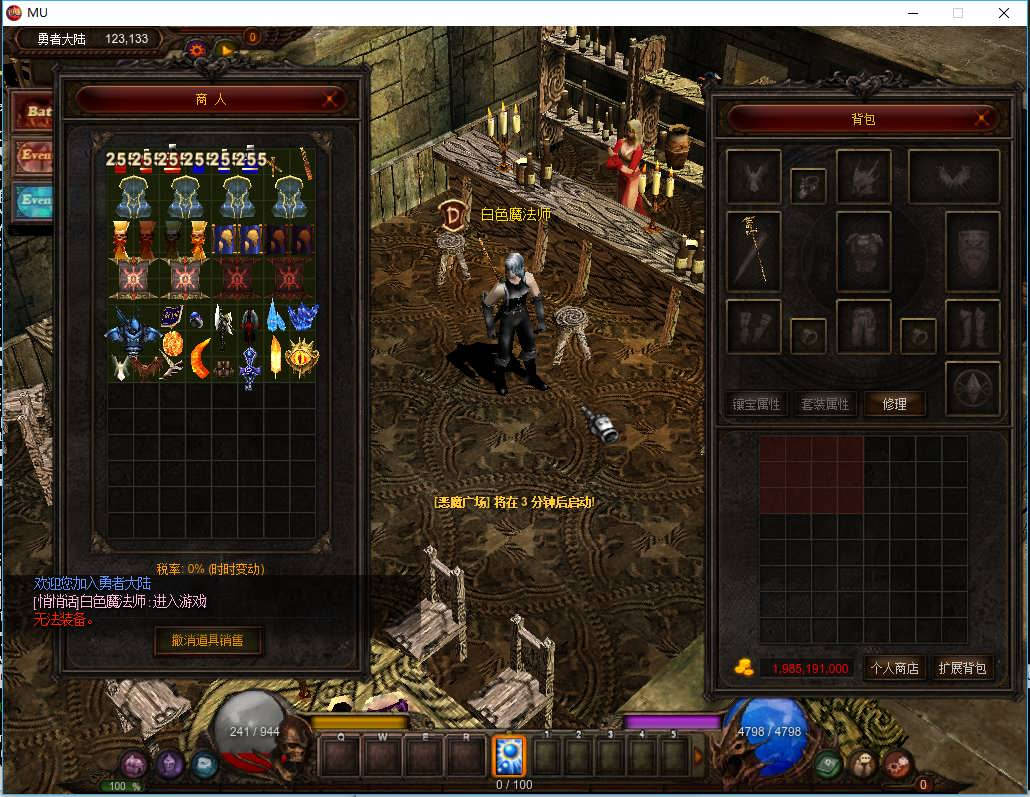1030x797 pixels.
Task: Show 套装属性 set attributes
Action: point(825,404)
